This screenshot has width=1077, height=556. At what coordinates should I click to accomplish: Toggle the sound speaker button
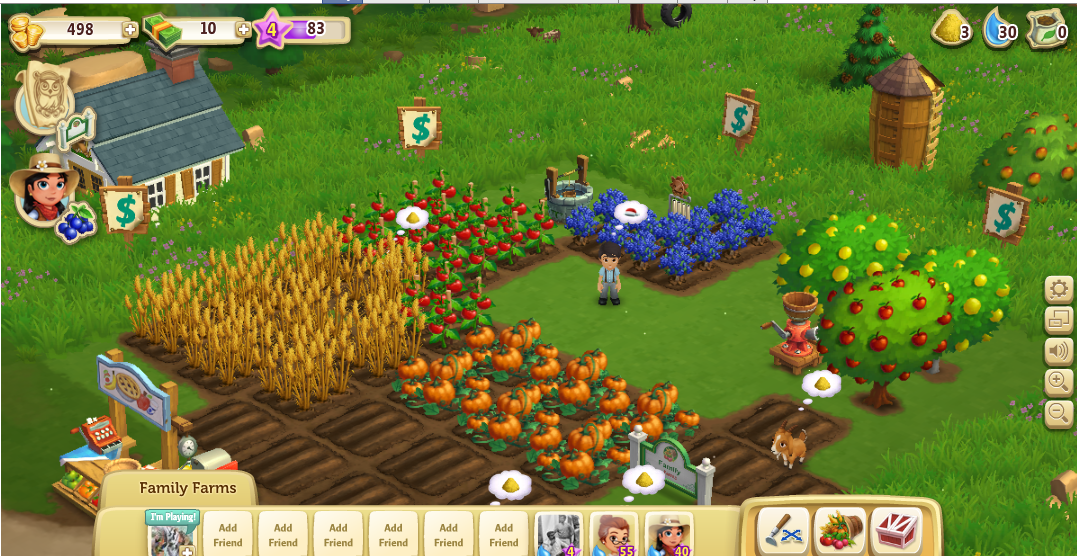tap(1058, 351)
